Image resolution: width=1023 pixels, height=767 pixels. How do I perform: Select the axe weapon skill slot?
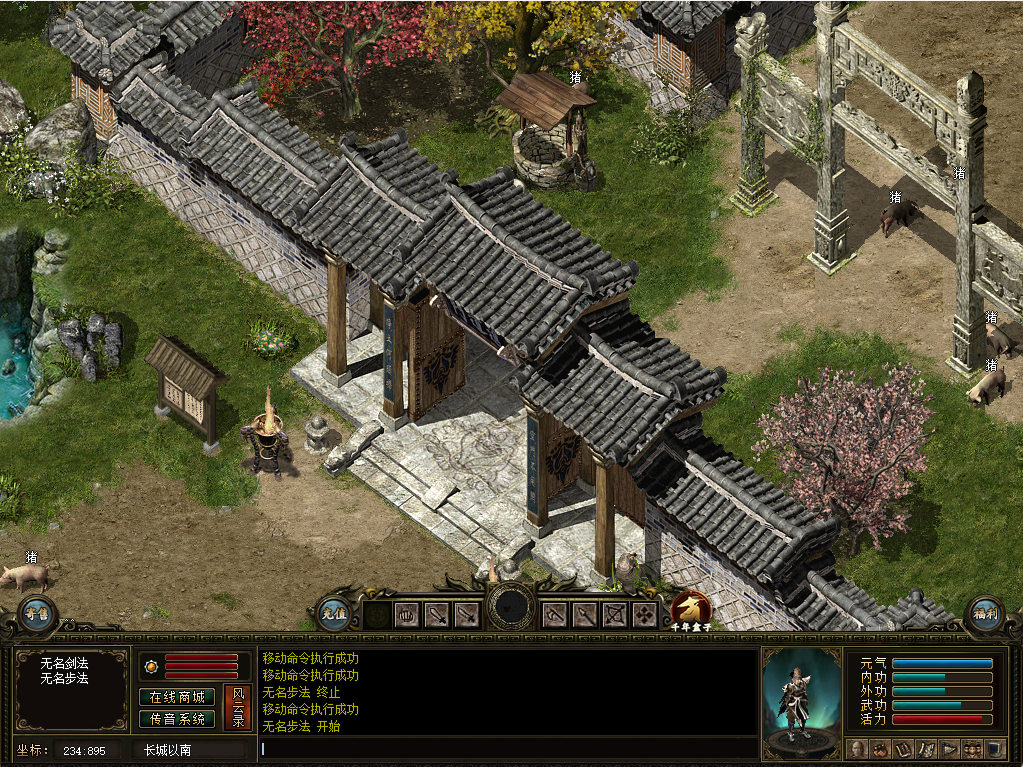(555, 614)
